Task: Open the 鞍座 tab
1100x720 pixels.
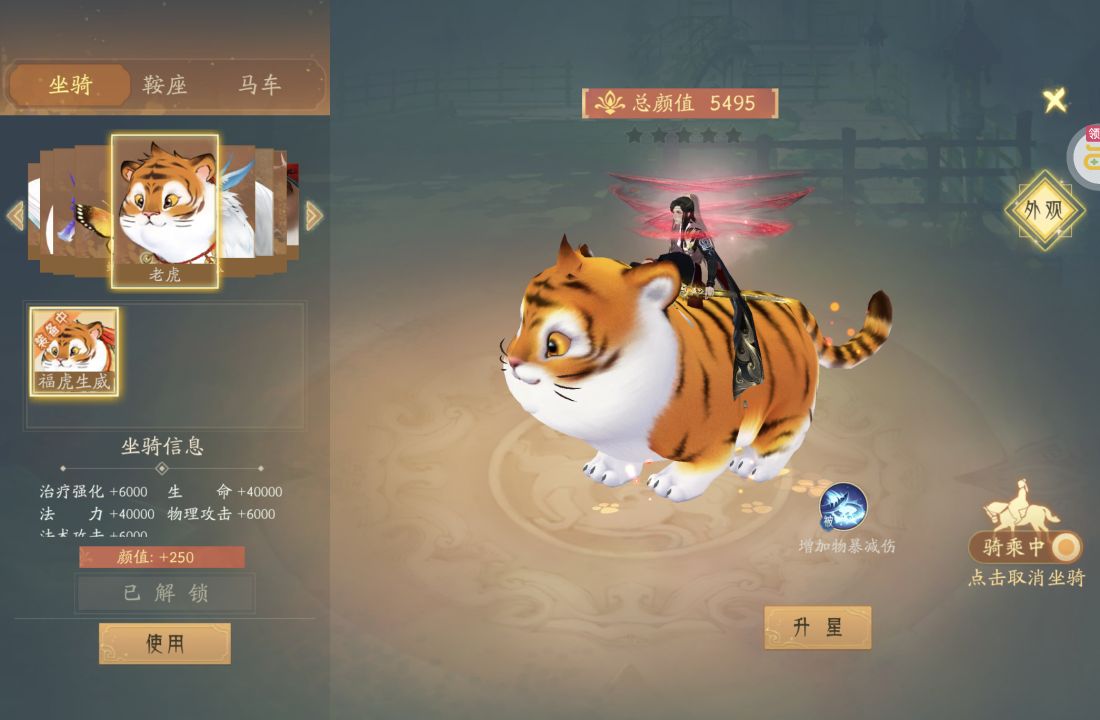Action: [165, 86]
